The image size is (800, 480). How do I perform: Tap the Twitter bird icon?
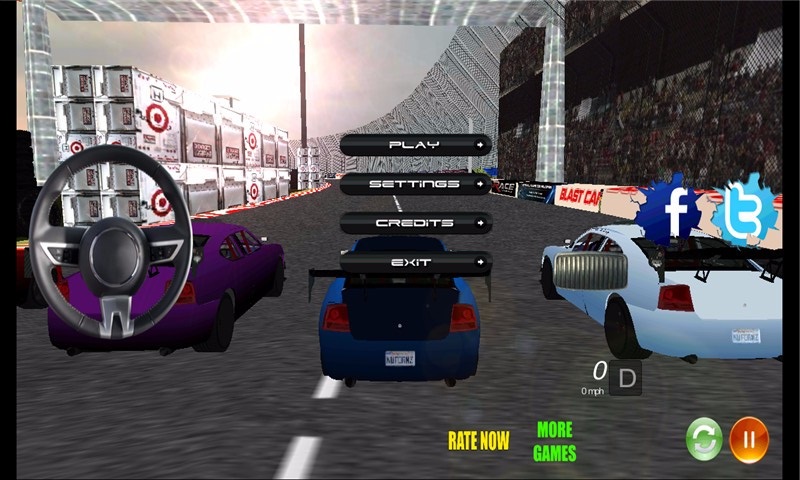point(743,211)
